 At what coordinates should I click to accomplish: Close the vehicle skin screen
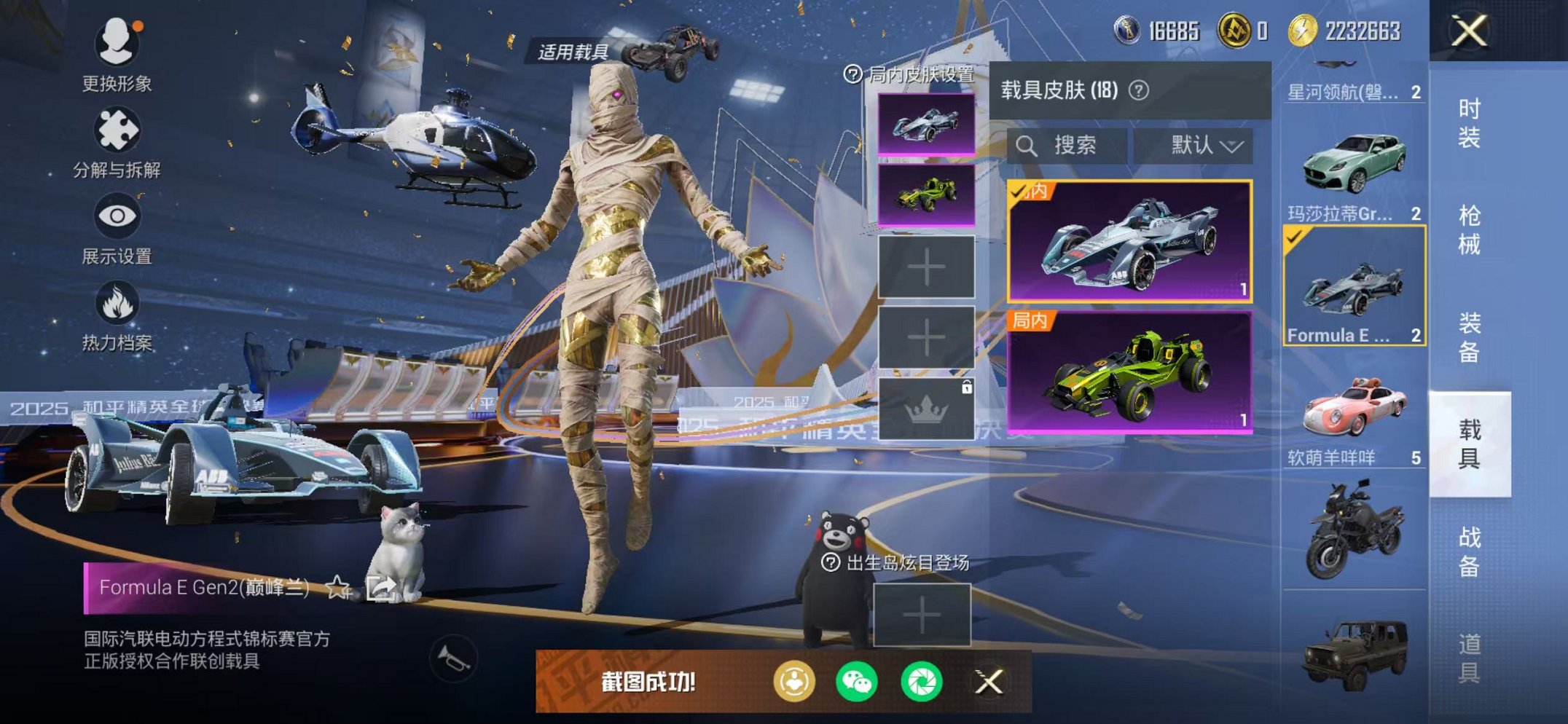[1468, 31]
